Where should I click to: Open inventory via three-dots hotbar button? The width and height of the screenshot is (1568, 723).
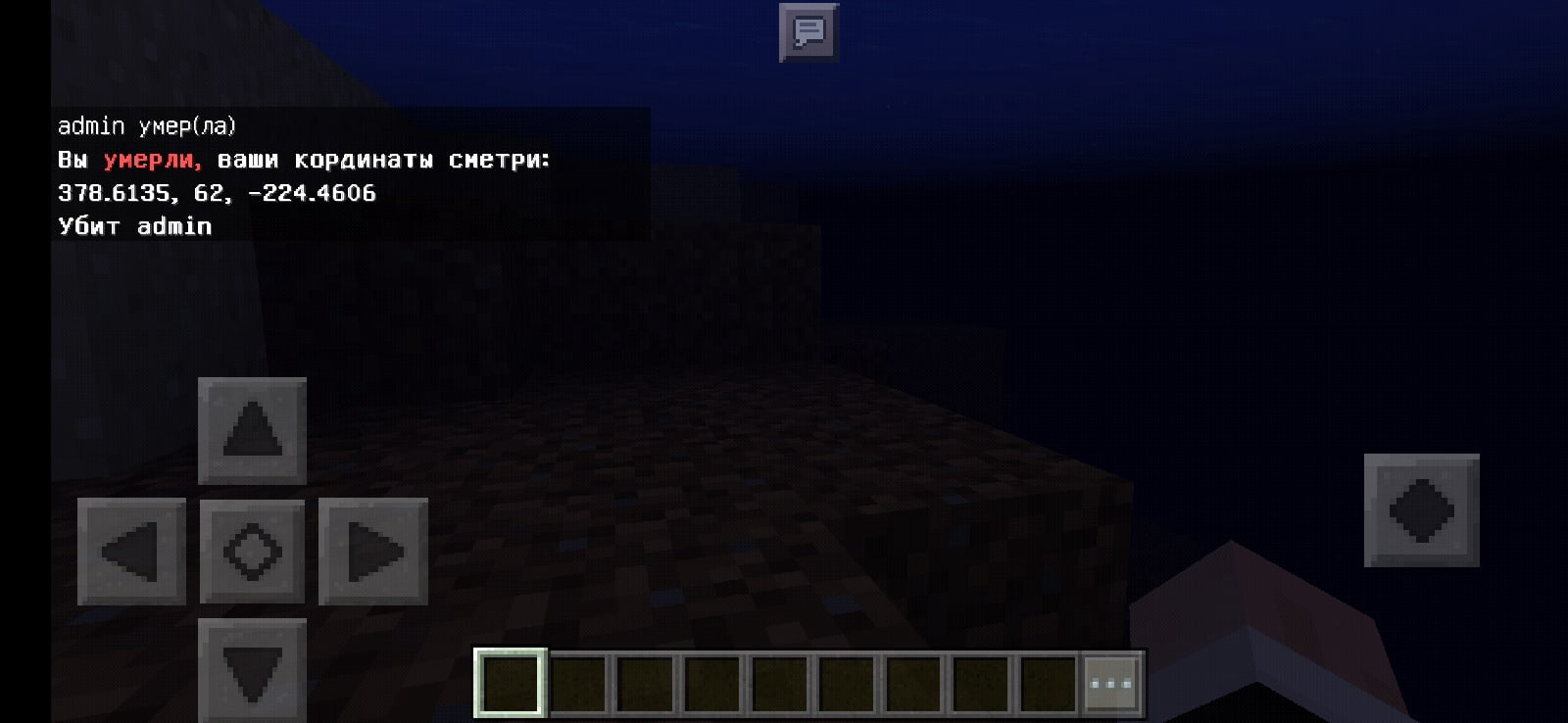pyautogui.click(x=1110, y=683)
